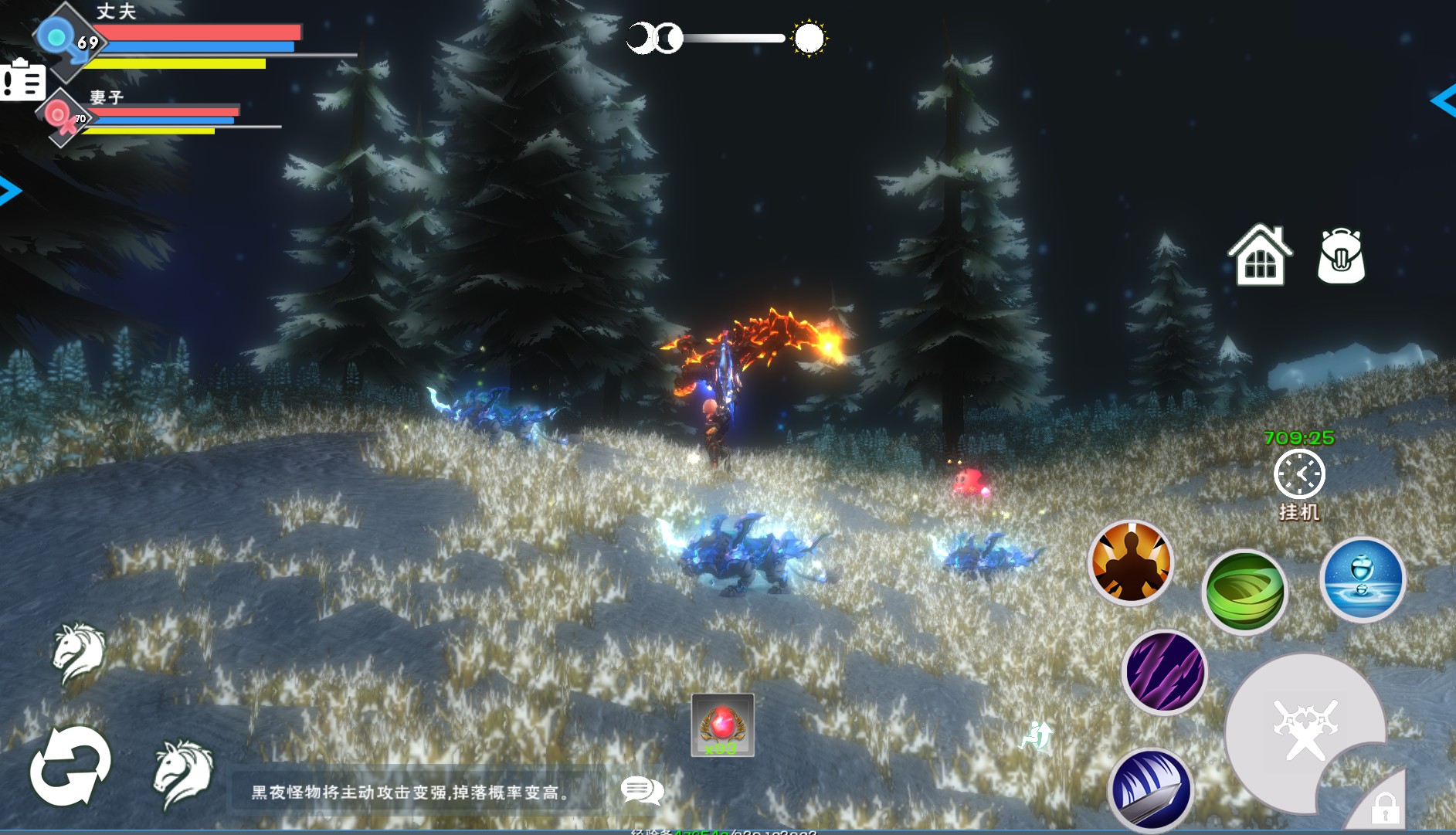The width and height of the screenshot is (1456, 835).
Task: Cast the green whirlwind skill
Action: pyautogui.click(x=1244, y=592)
